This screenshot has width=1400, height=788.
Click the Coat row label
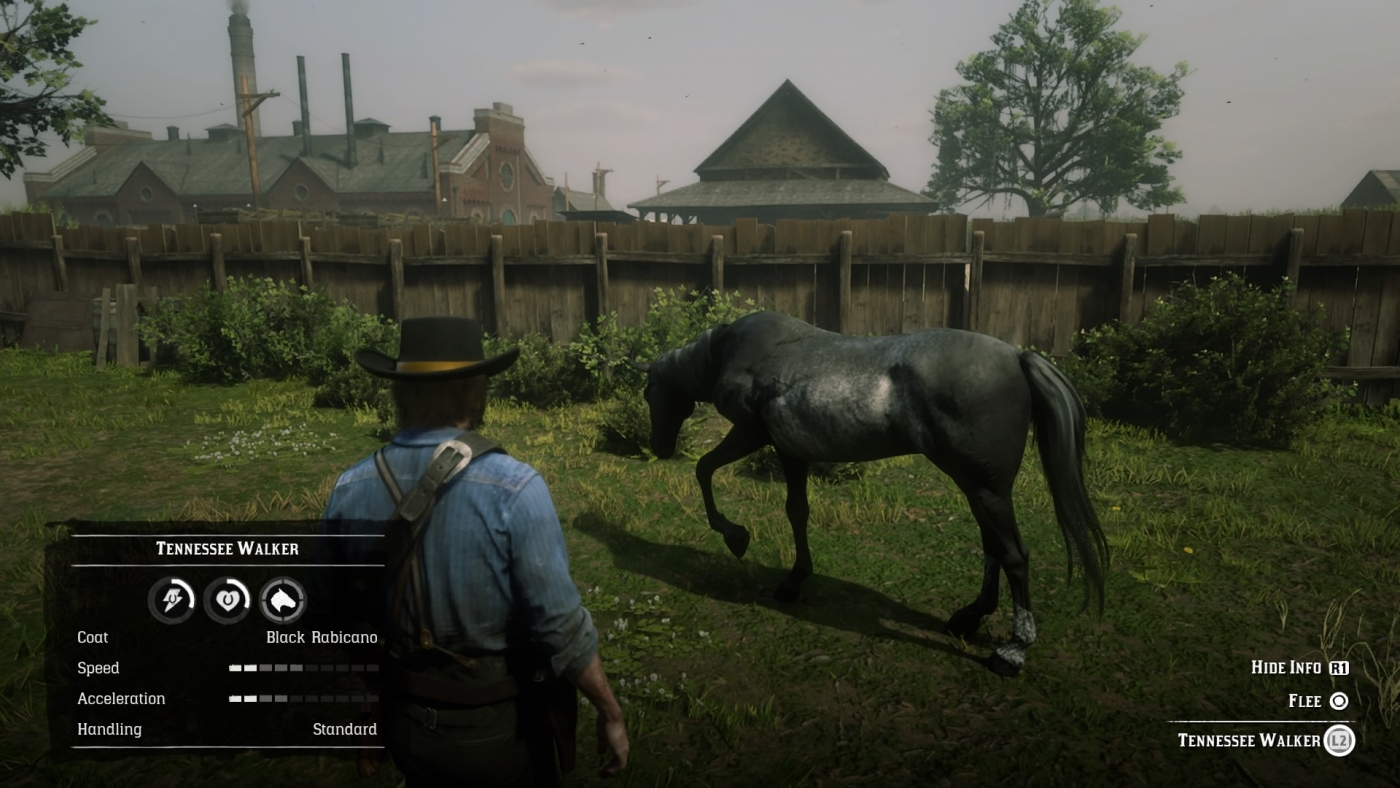pyautogui.click(x=93, y=637)
